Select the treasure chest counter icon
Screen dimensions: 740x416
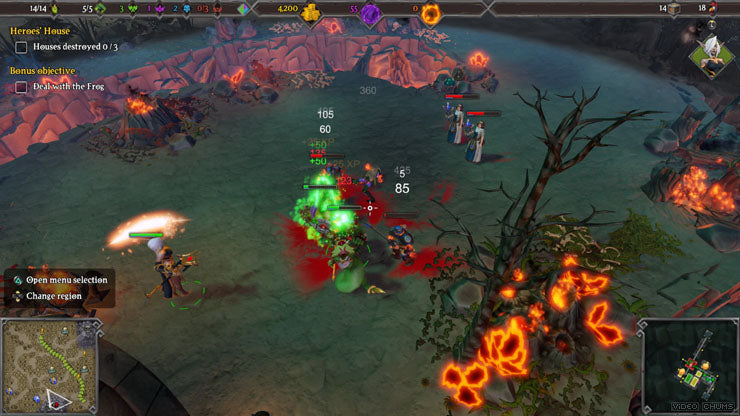coord(675,8)
